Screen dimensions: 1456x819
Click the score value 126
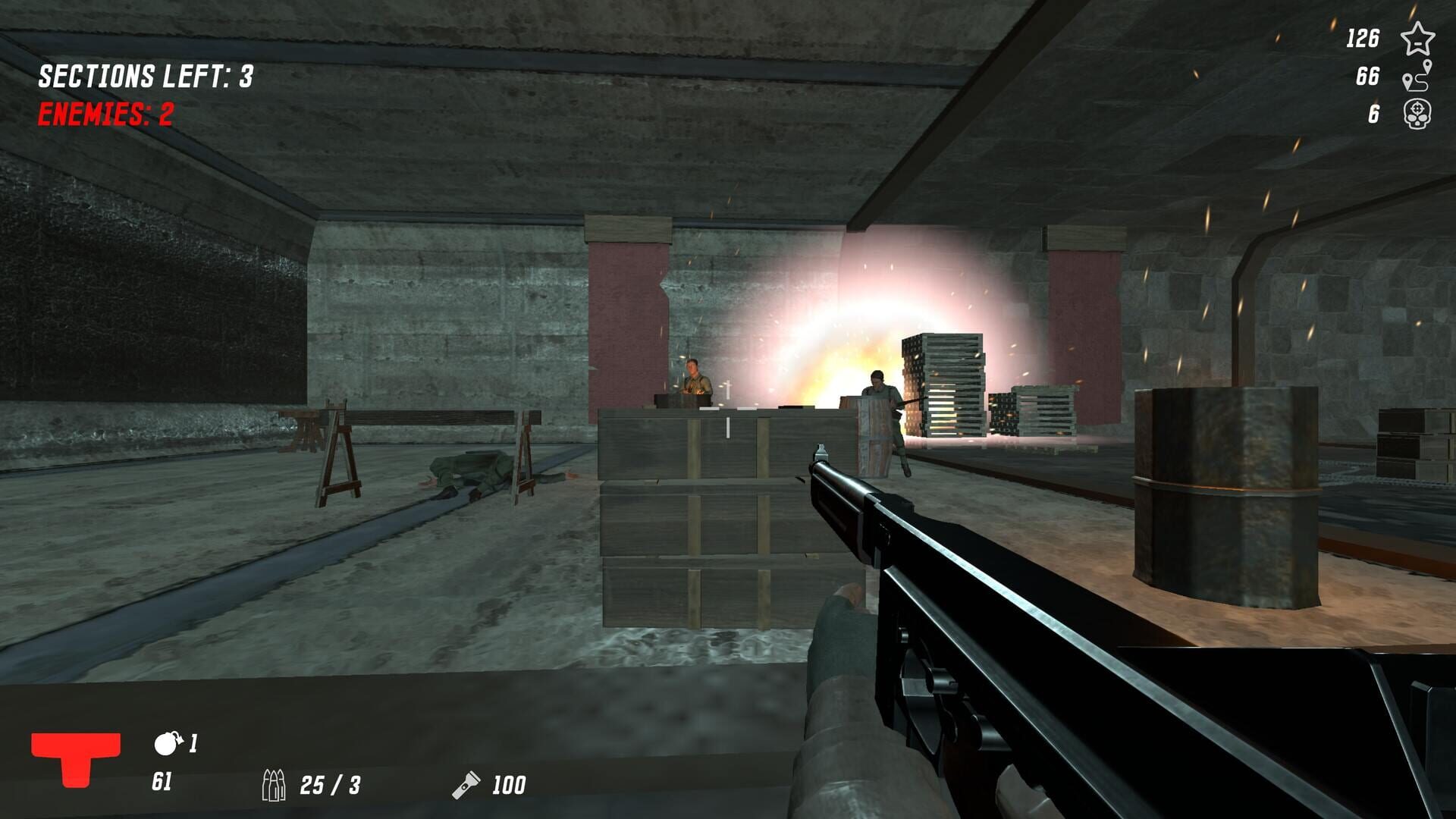coord(1365,36)
